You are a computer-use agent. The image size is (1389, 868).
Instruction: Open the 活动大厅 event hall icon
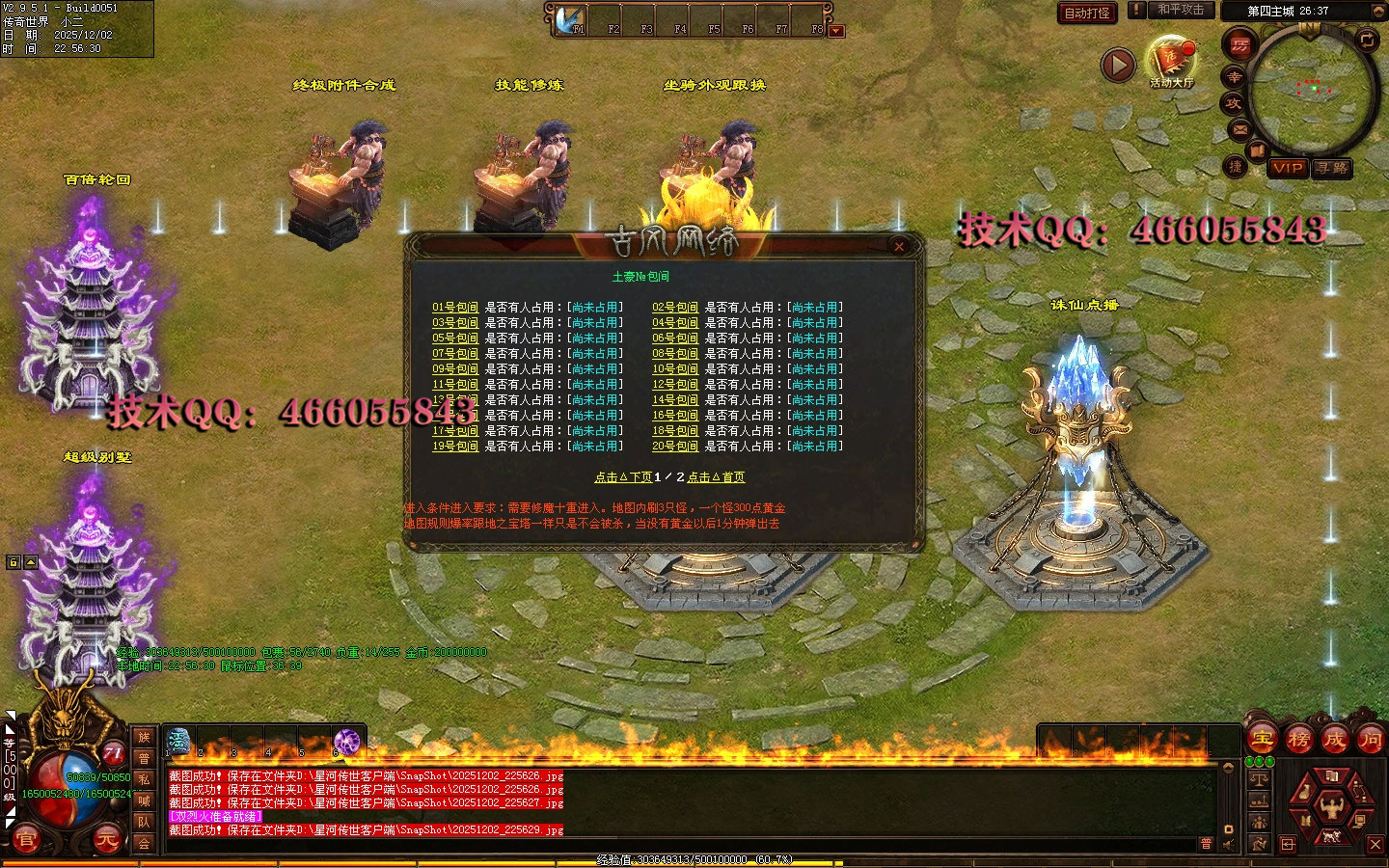point(1171,60)
